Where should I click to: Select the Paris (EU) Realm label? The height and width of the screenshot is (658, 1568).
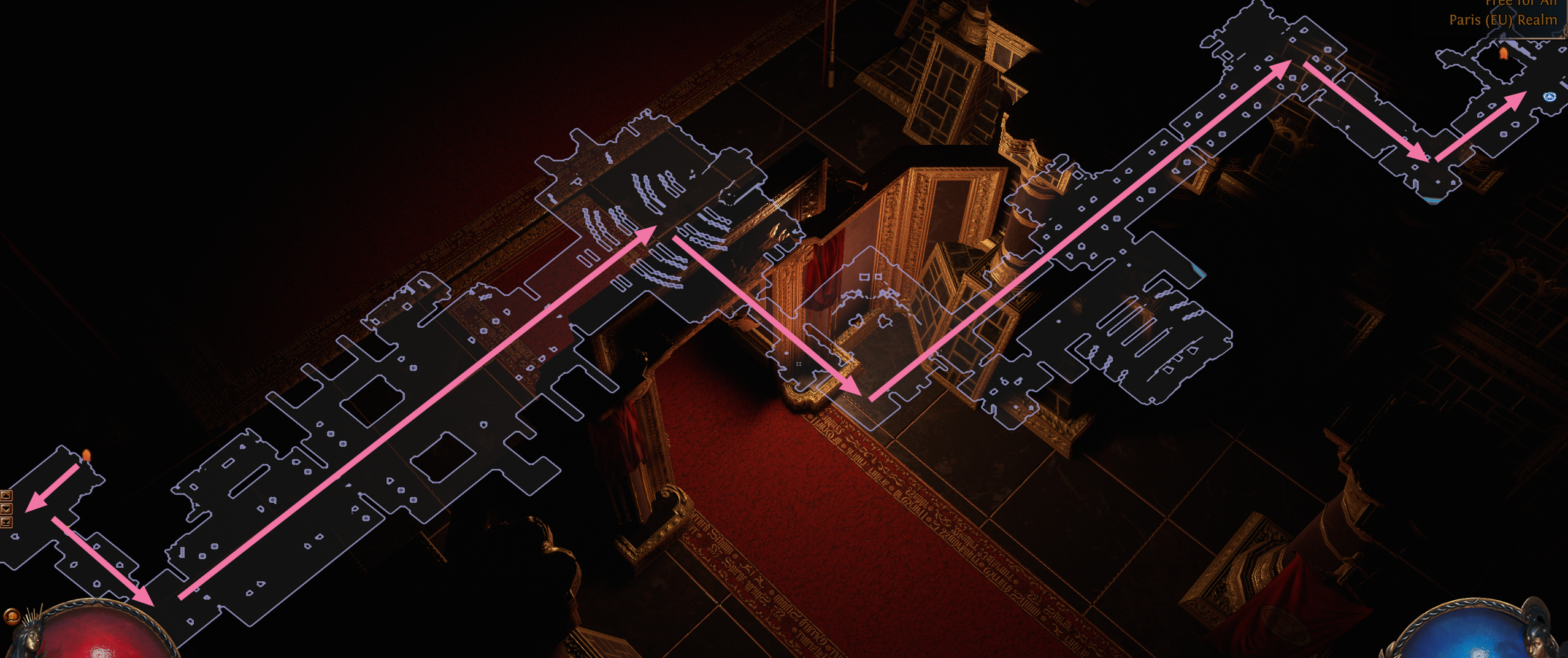(x=1503, y=20)
